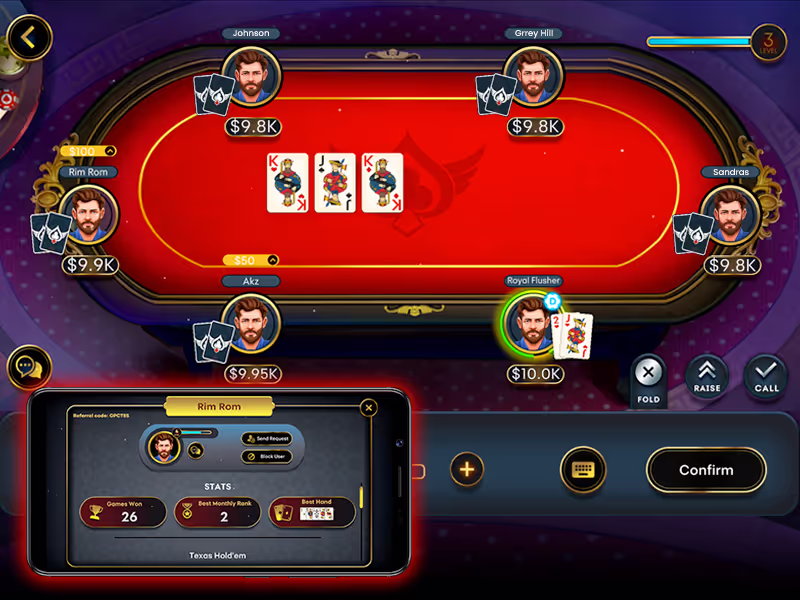Select Johnson's player avatar
800x600 pixels.
(x=250, y=76)
